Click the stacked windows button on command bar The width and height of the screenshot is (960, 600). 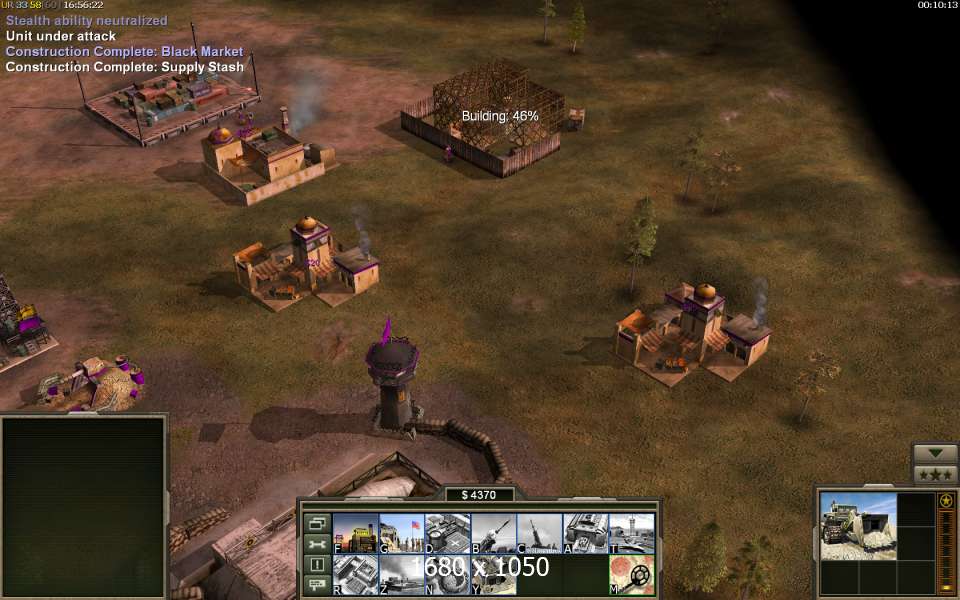pos(317,523)
